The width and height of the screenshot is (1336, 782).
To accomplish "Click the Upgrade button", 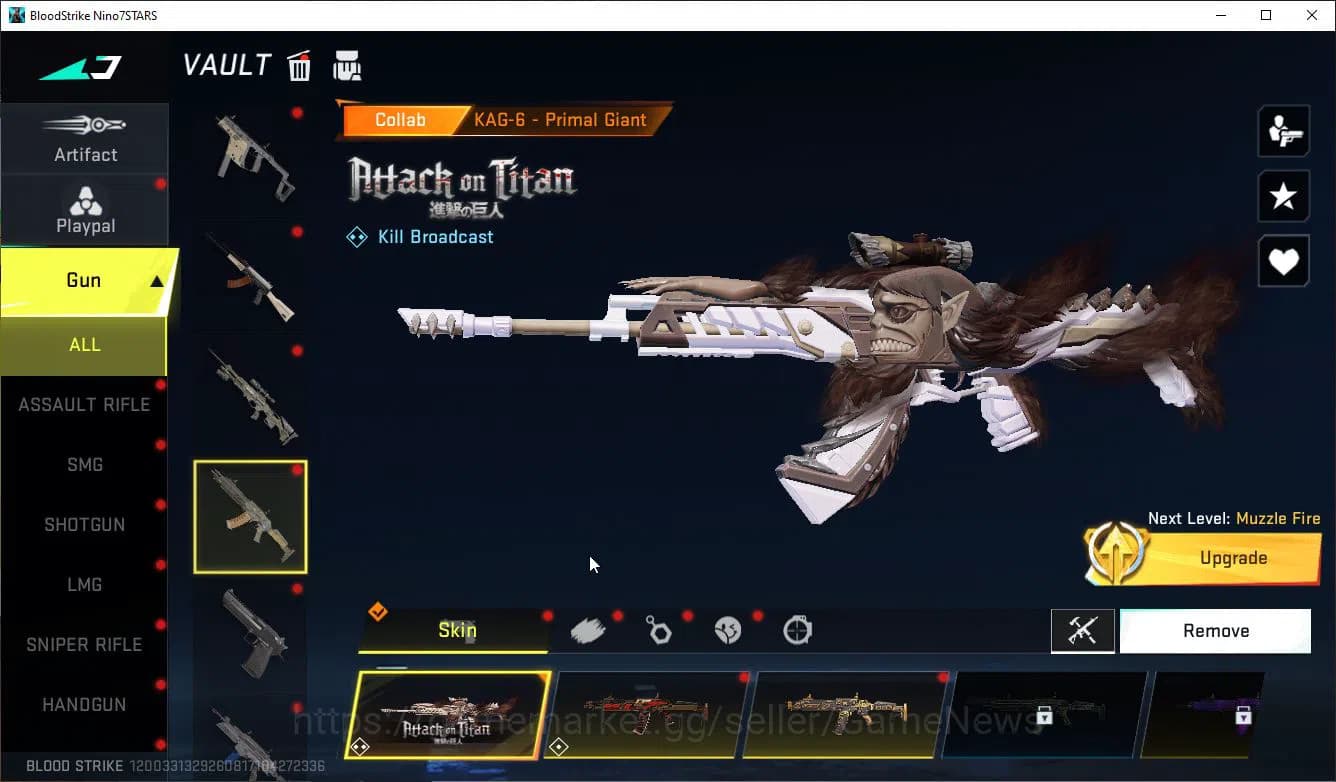I will click(1232, 558).
